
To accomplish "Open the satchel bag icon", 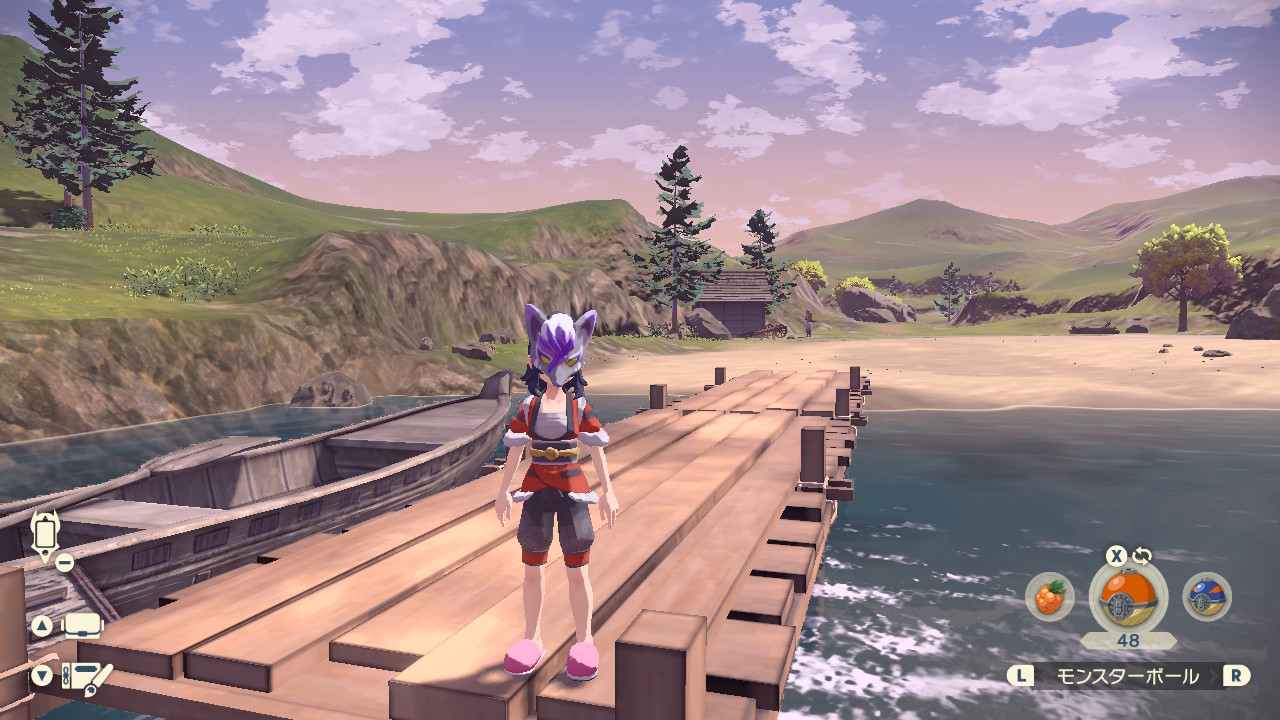I will (84, 627).
